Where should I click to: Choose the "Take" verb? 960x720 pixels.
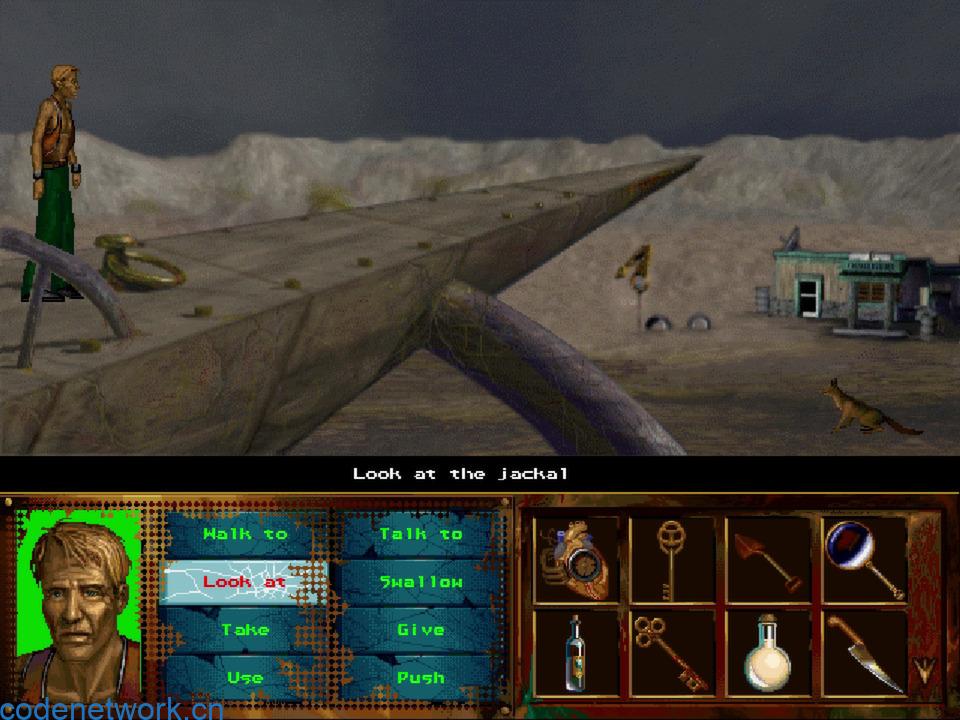click(x=245, y=630)
